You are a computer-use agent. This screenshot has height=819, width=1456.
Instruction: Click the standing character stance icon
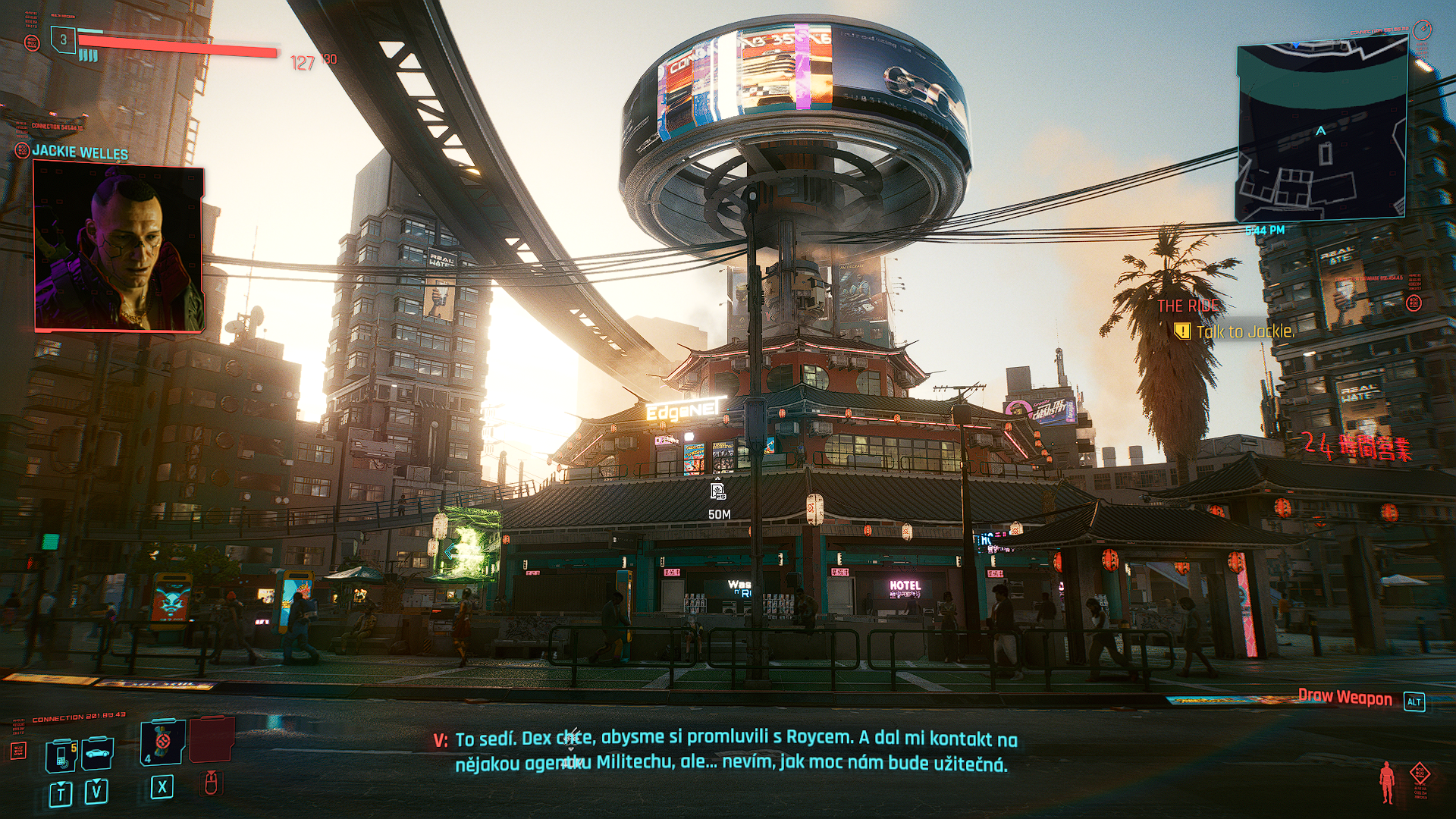tap(1387, 782)
